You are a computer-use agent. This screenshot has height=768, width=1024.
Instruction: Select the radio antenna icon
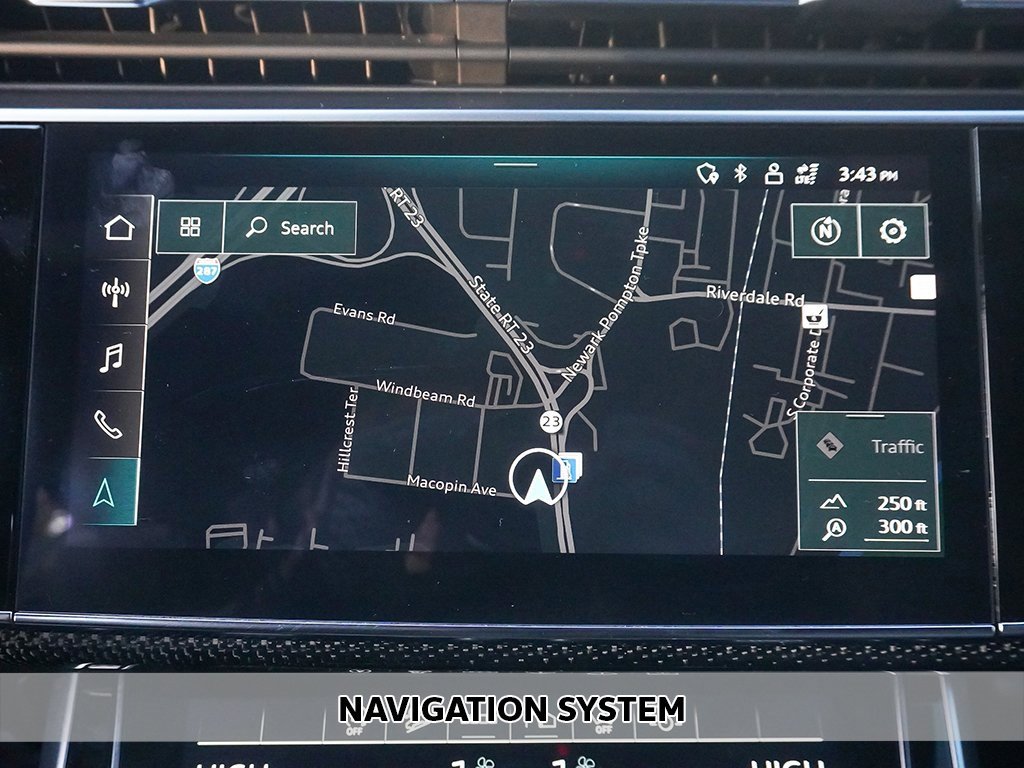coord(116,292)
